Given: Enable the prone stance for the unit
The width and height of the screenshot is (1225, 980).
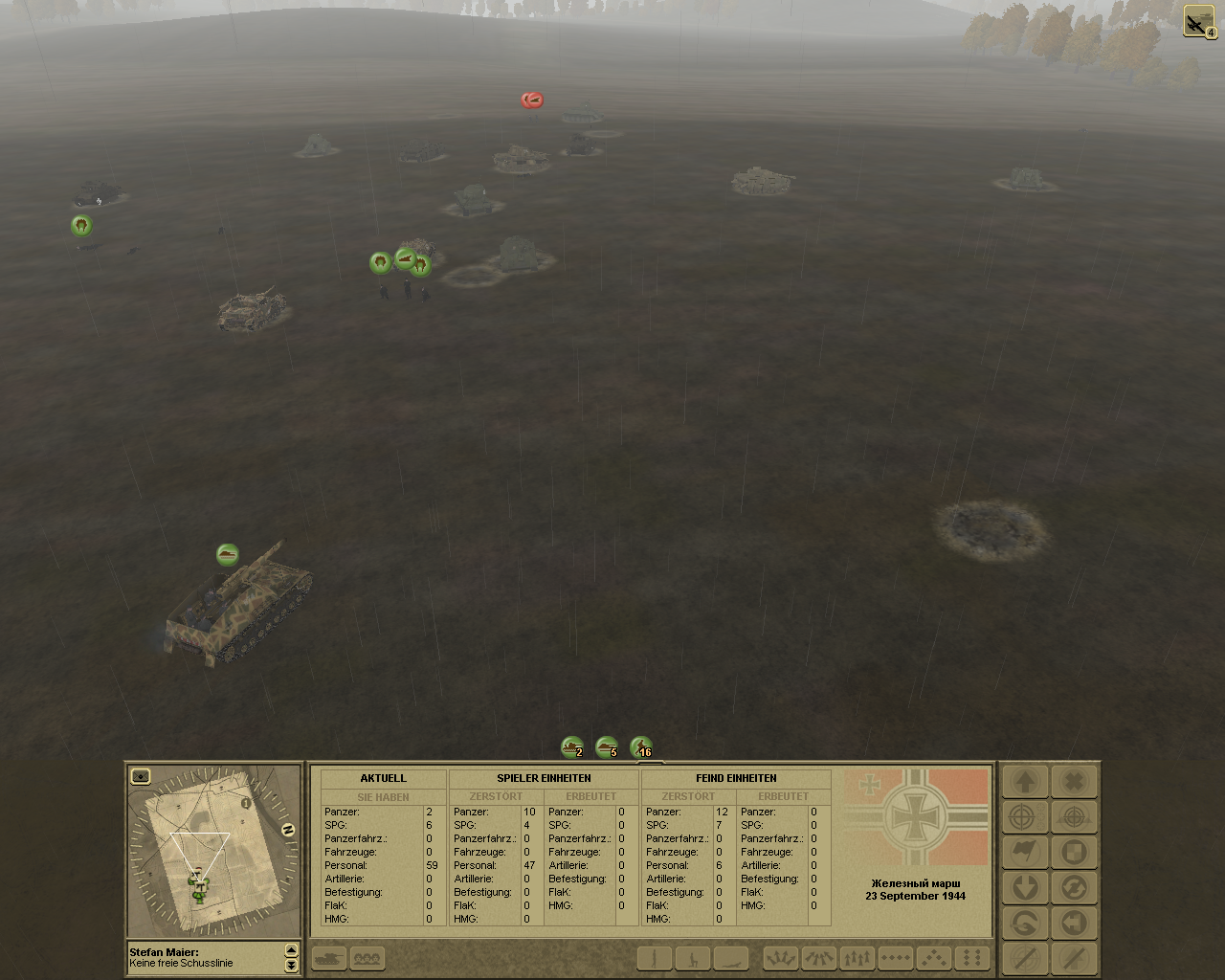Looking at the screenshot, I should click(x=730, y=958).
